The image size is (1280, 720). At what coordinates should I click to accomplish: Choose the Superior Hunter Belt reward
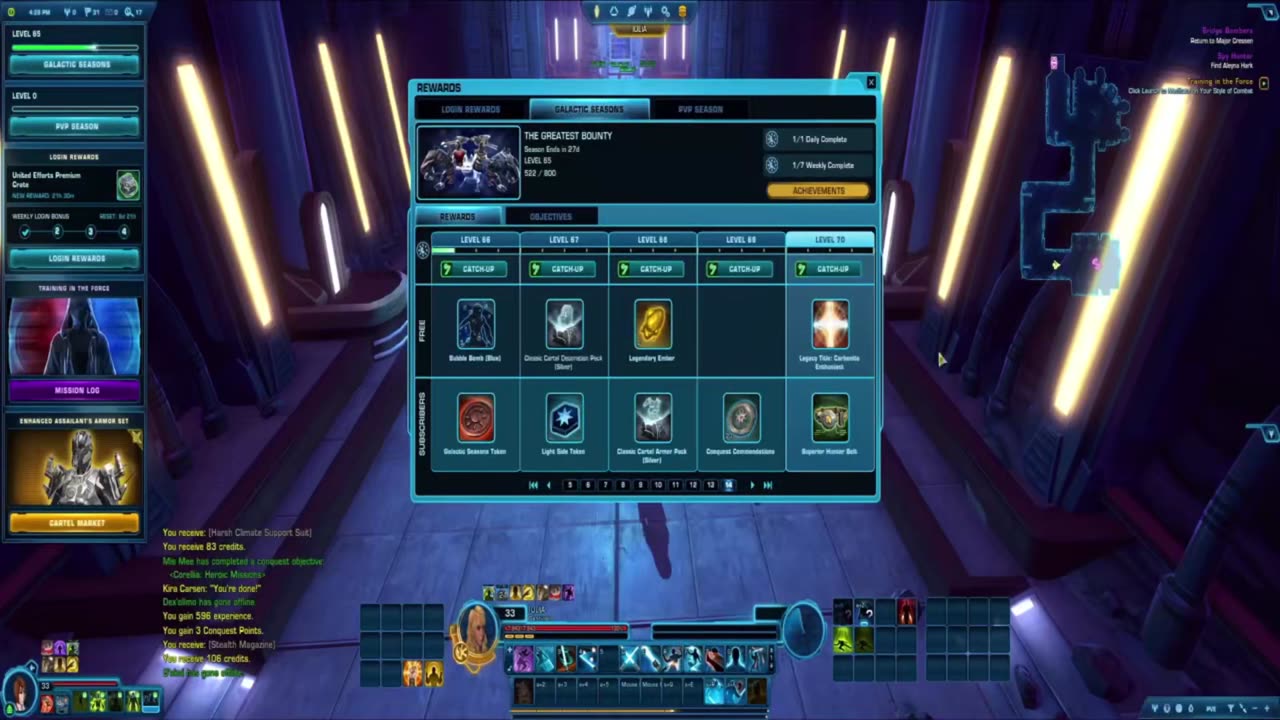click(x=830, y=418)
